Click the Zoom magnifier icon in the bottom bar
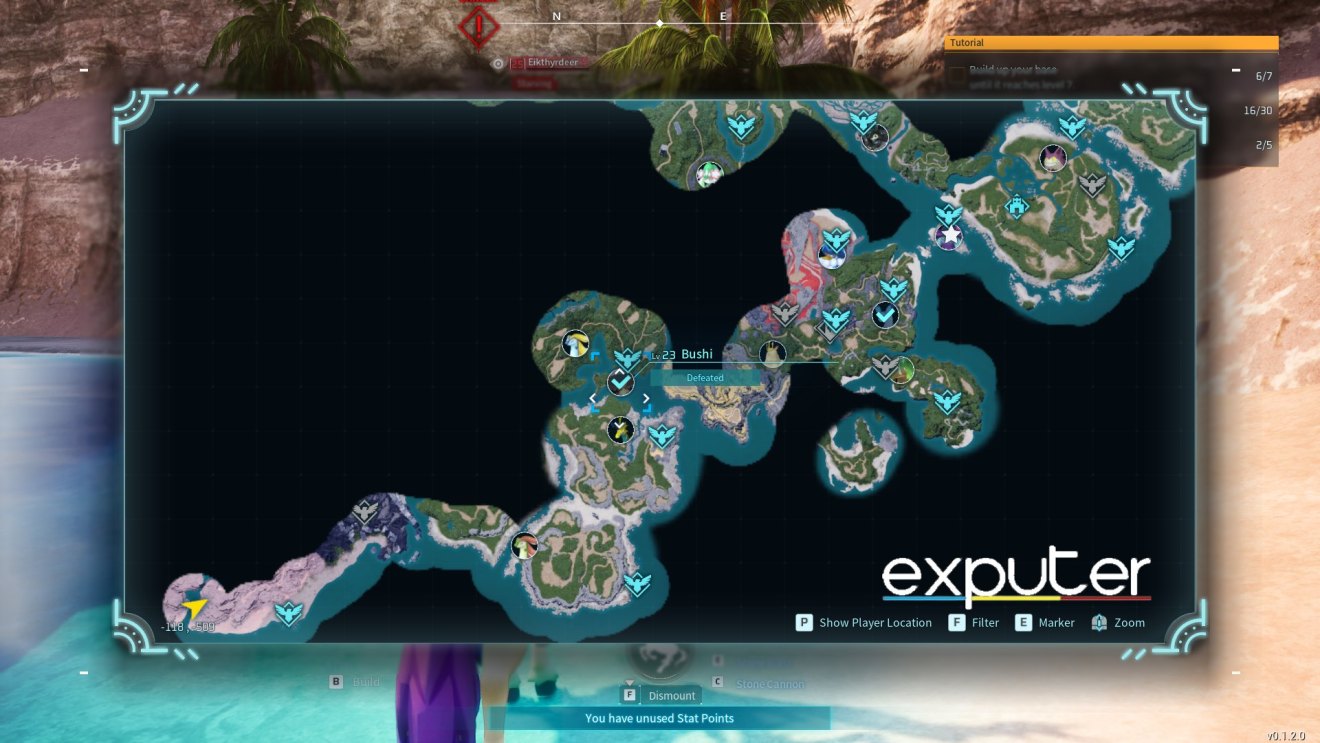The width and height of the screenshot is (1320, 743). click(x=1100, y=622)
